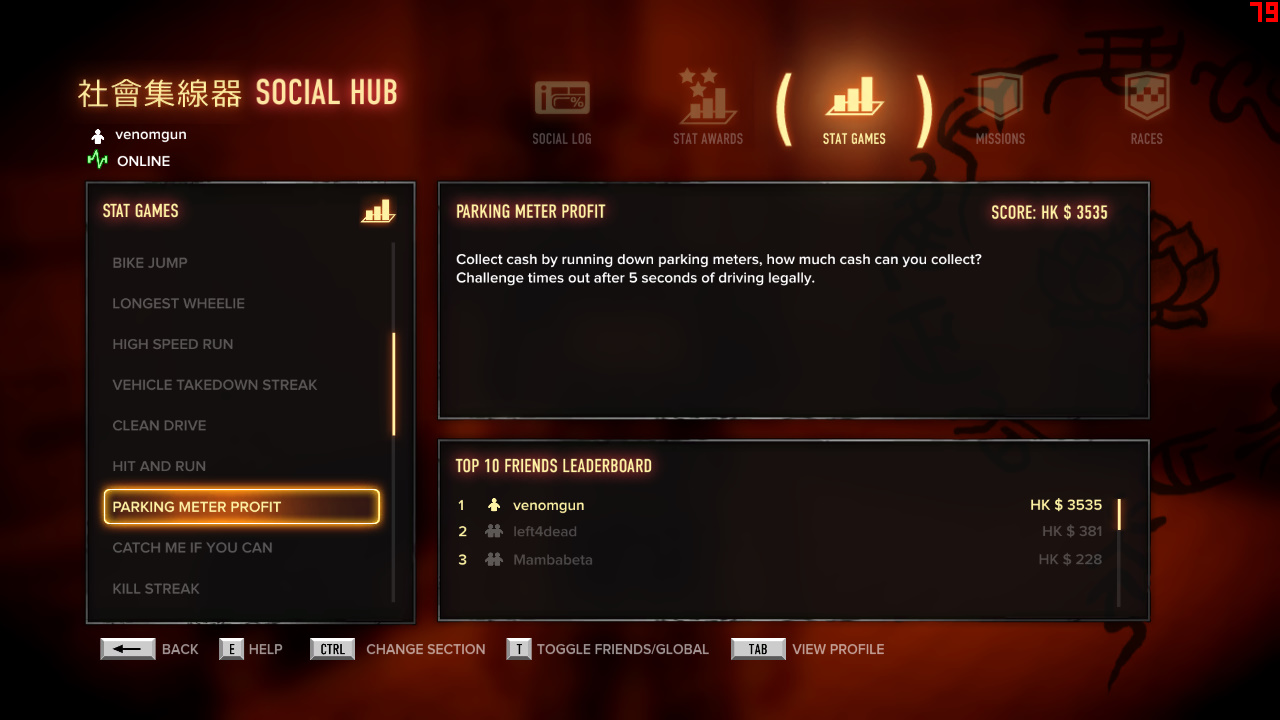Pick Vehicle Takedown Streak stat game
The image size is (1280, 720).
(x=215, y=385)
